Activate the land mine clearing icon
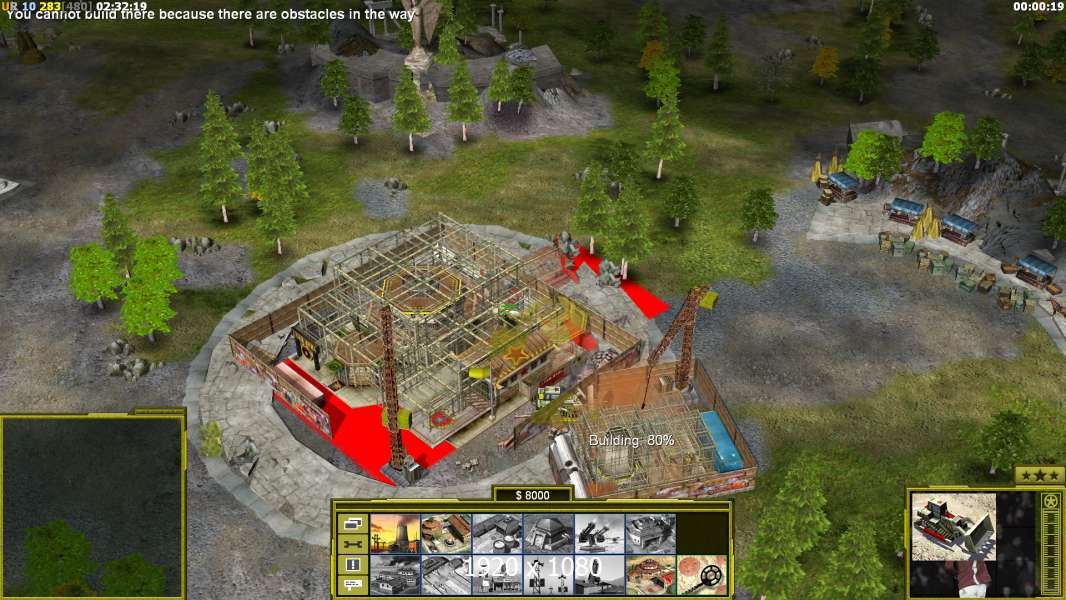This screenshot has height=600, width=1066. coord(702,574)
